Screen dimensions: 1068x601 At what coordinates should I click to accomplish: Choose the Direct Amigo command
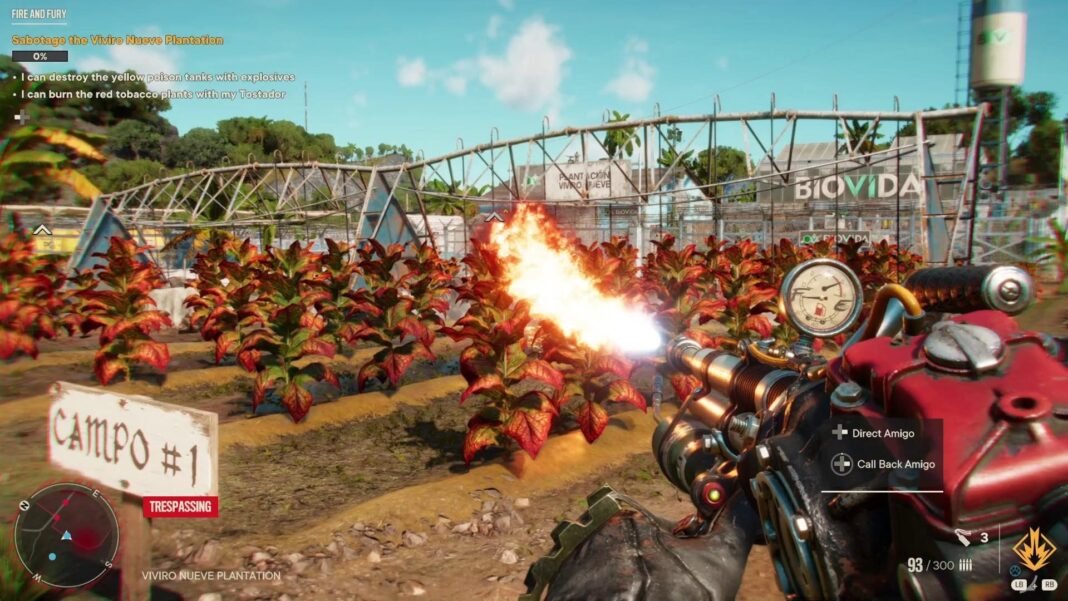(x=881, y=433)
